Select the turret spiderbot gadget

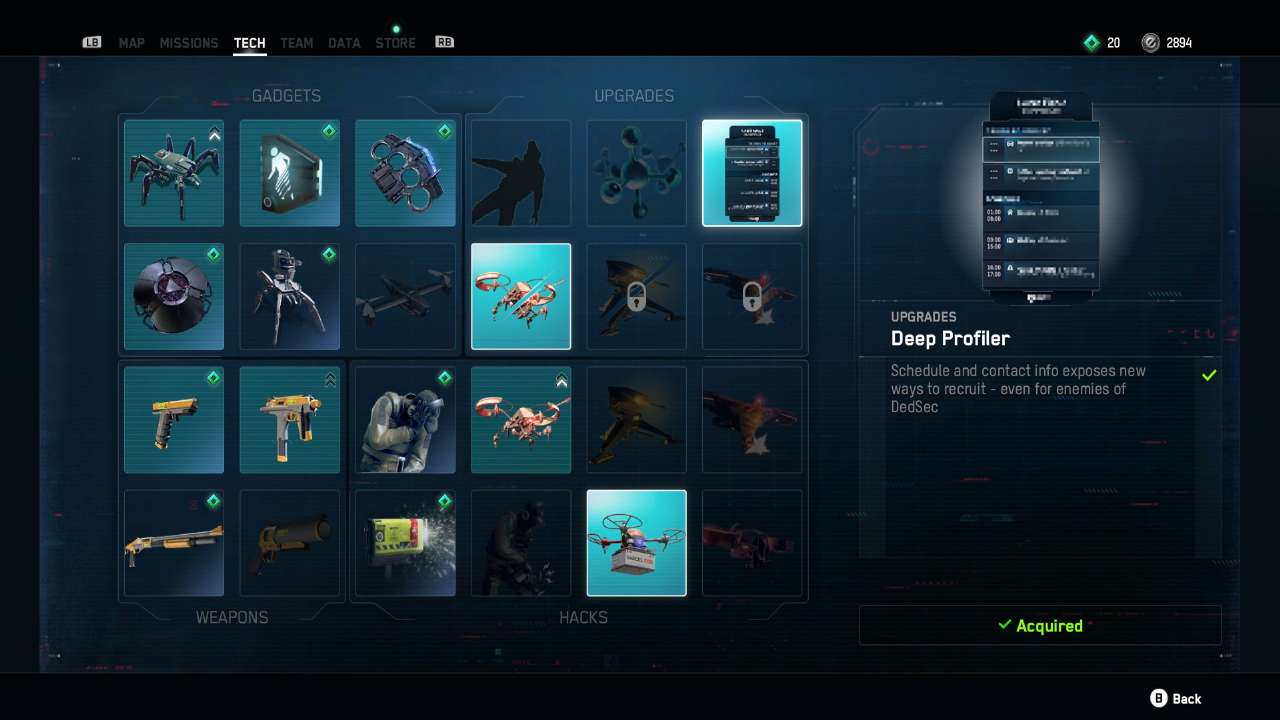pos(289,296)
